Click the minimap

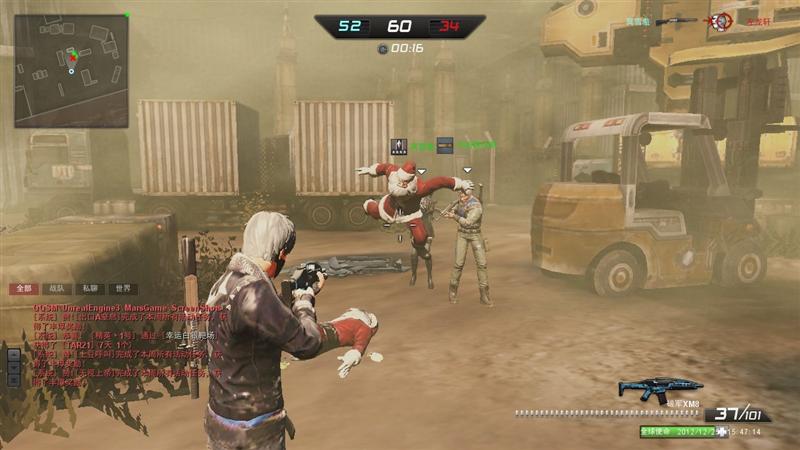pyautogui.click(x=71, y=71)
